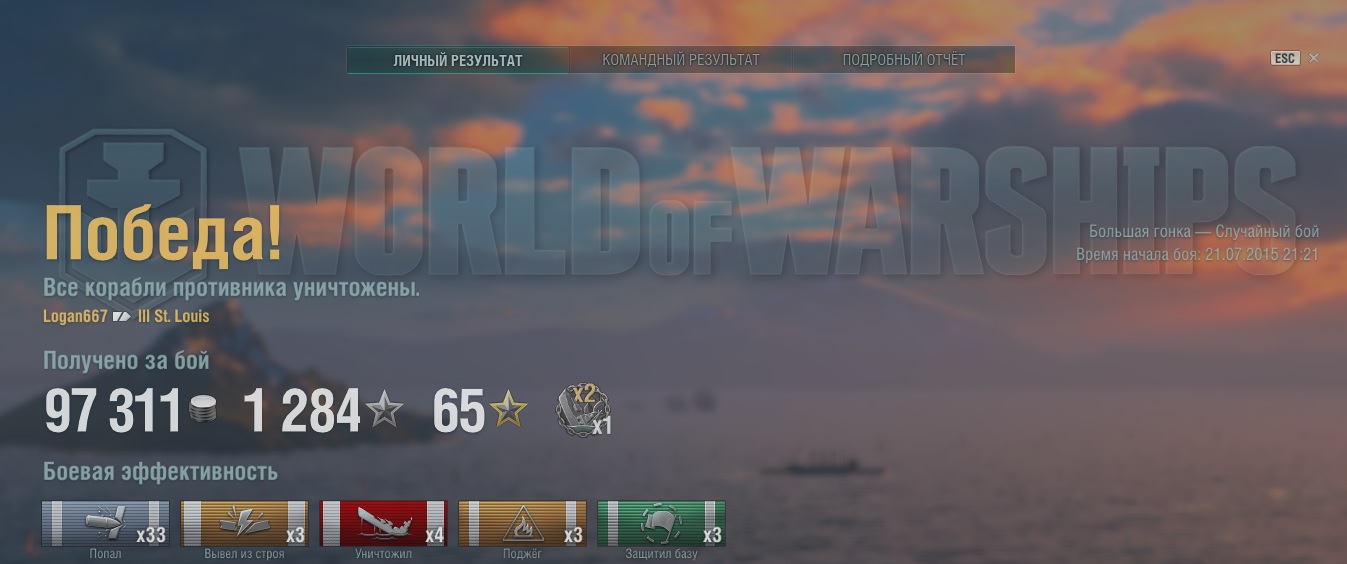Choose the Поджёг fire ribbon
This screenshot has height=564, width=1347.
522,523
